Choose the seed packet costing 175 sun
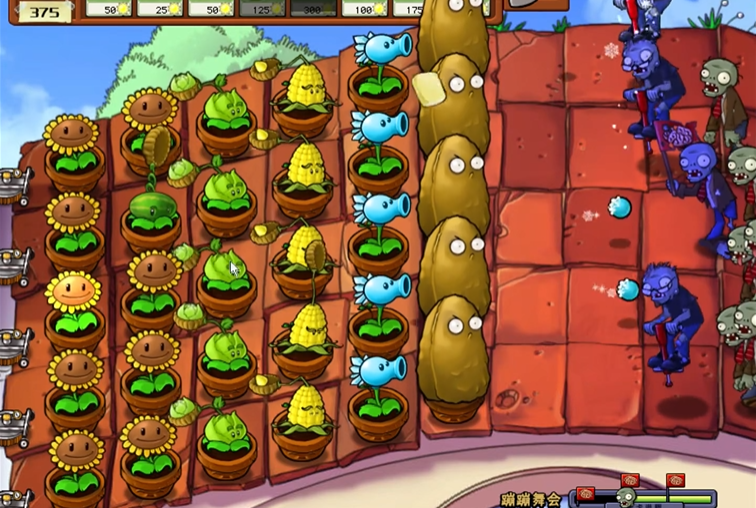The width and height of the screenshot is (756, 508). (406, 8)
